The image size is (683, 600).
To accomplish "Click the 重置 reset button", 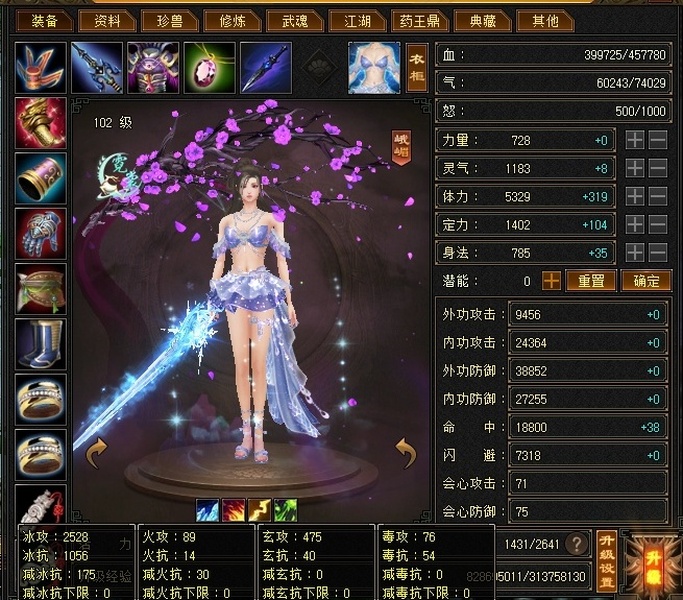I will point(590,281).
